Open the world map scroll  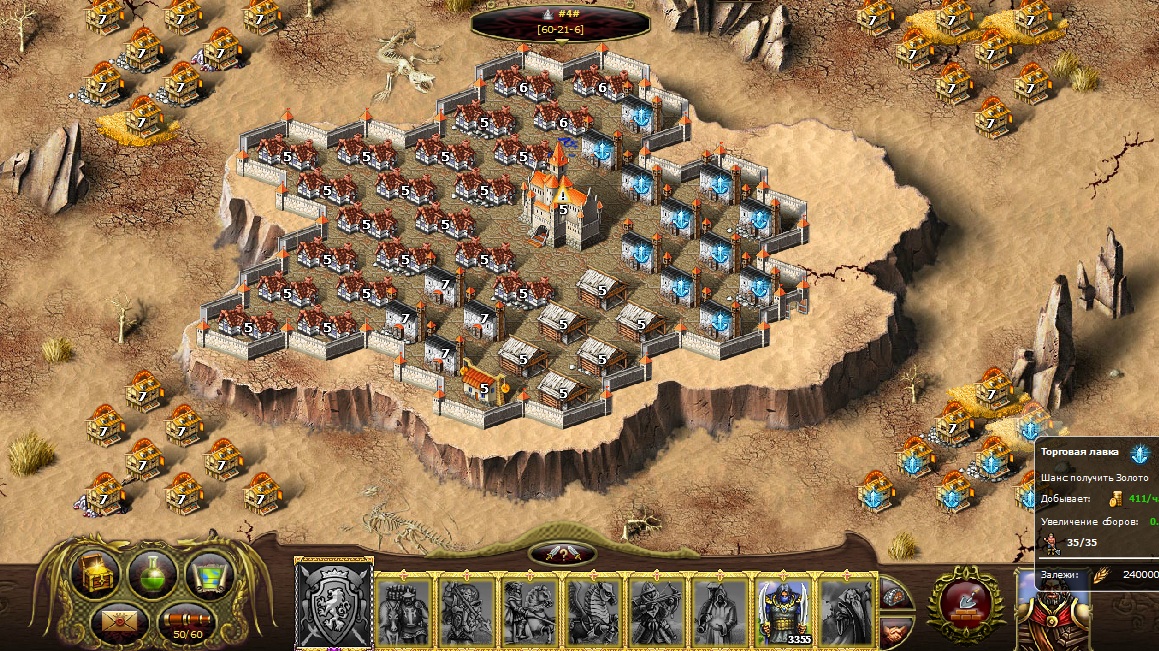coord(209,573)
